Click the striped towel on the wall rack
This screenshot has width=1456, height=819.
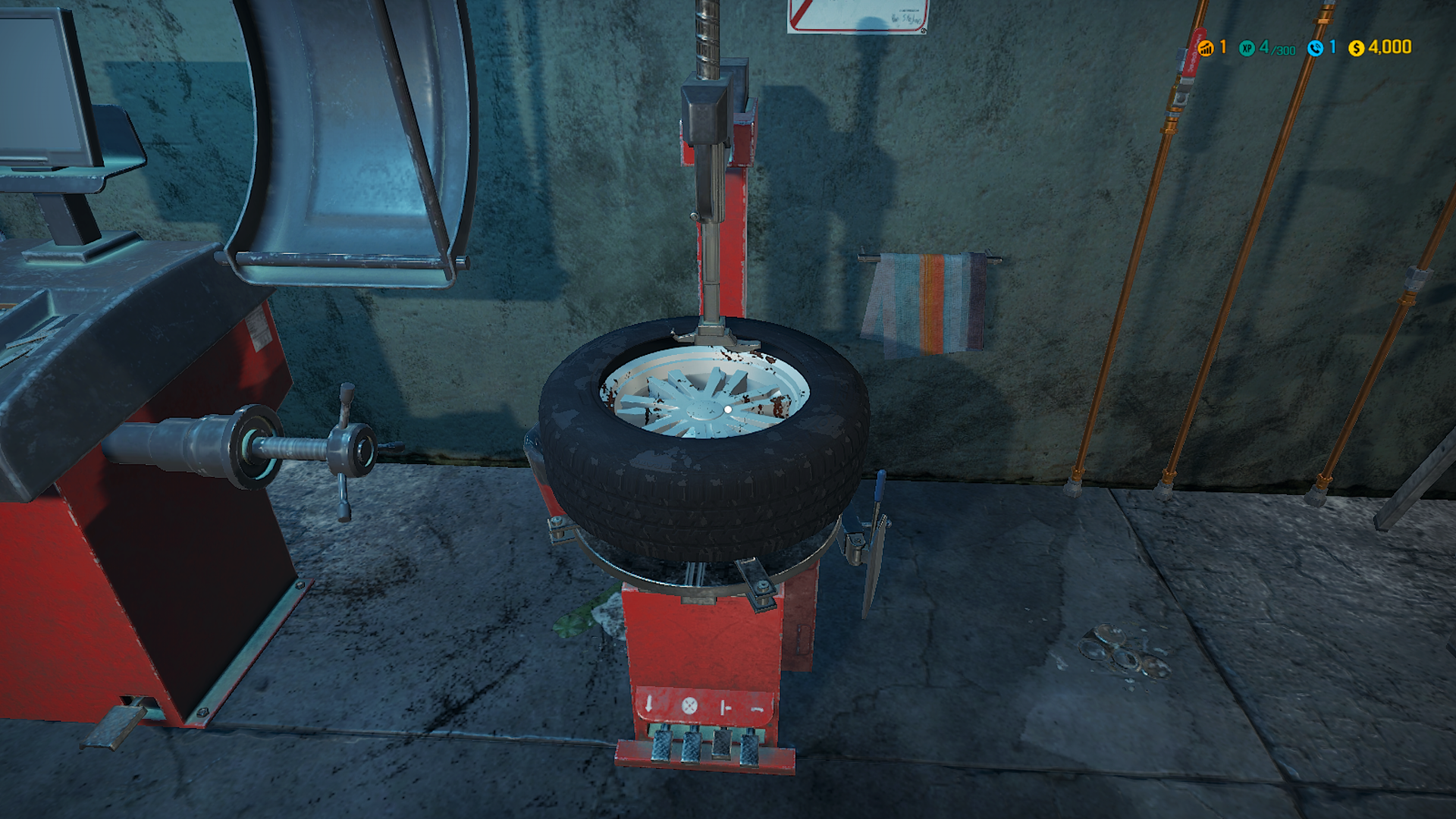(929, 303)
